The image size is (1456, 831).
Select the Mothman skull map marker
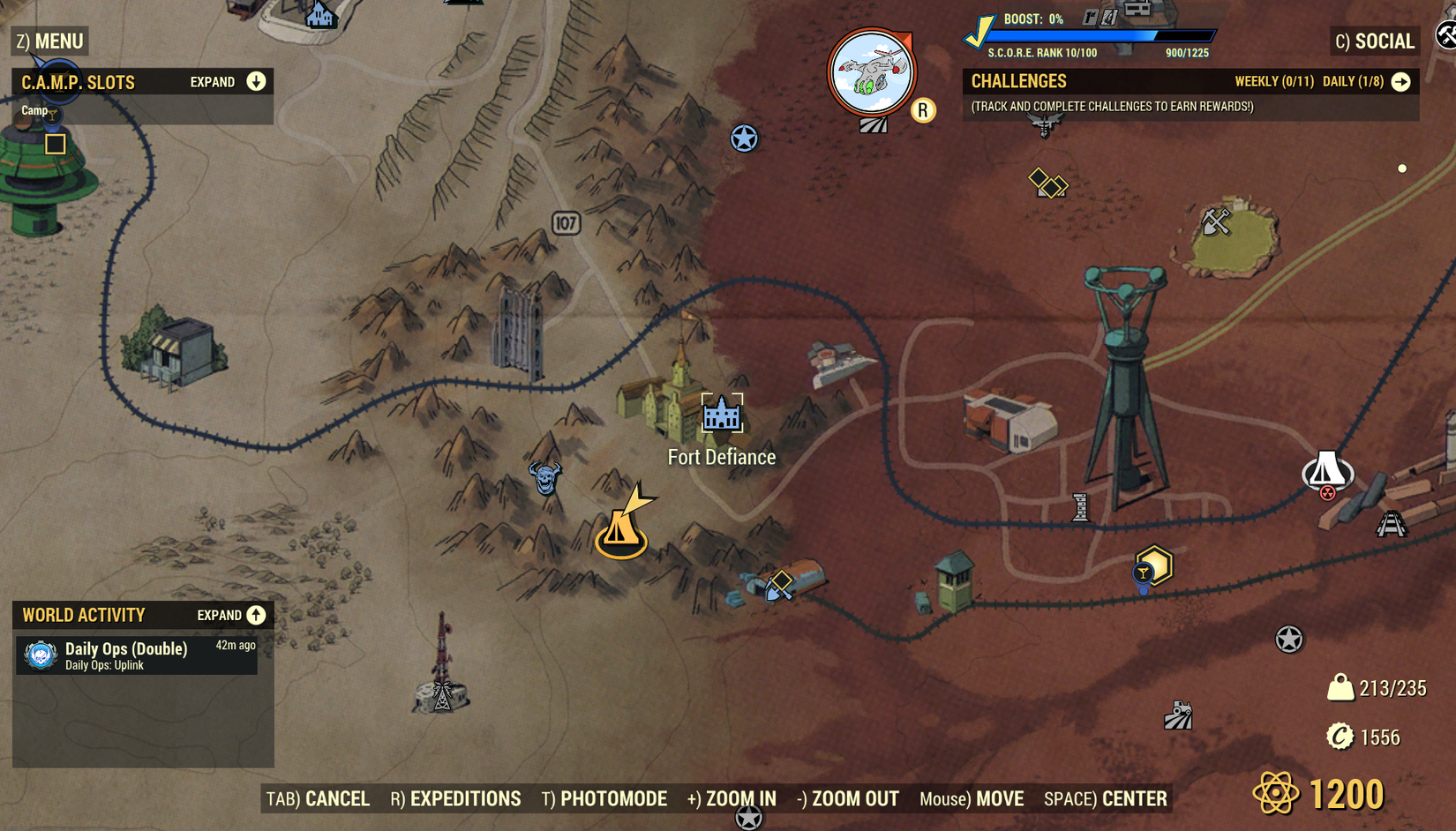544,479
